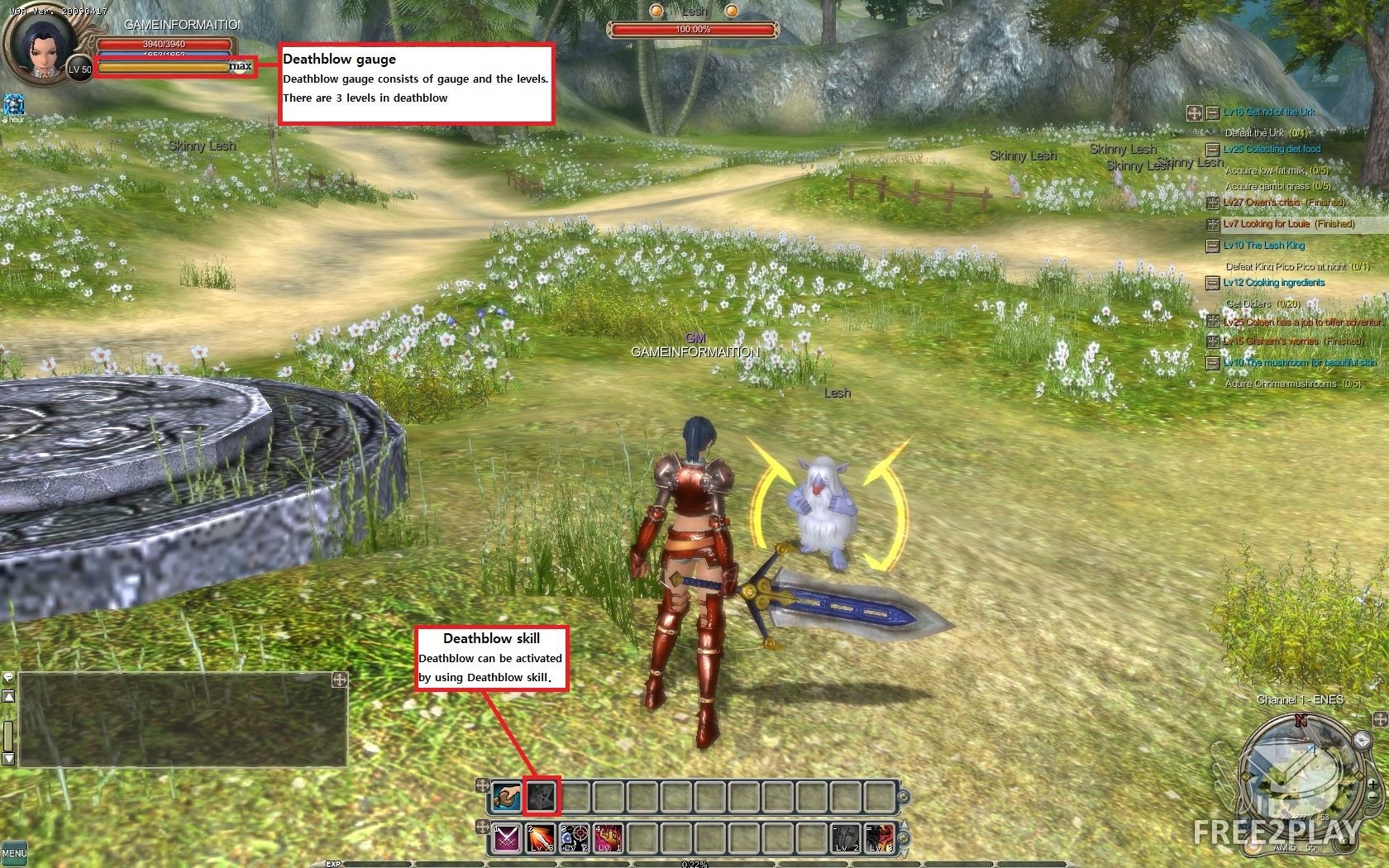Click the player portrait in the corner
The height and width of the screenshot is (868, 1389).
coord(37,47)
